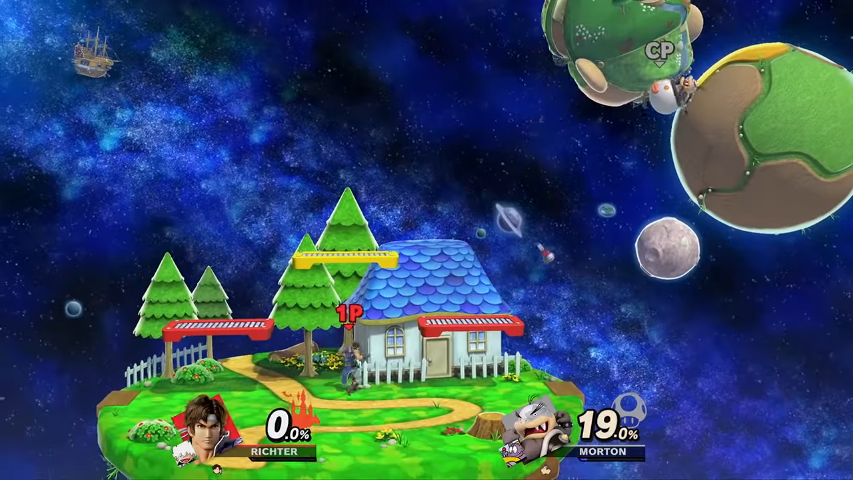Click the red 1P player marker
Viewport: 853px width, 480px height.
pyautogui.click(x=348, y=316)
